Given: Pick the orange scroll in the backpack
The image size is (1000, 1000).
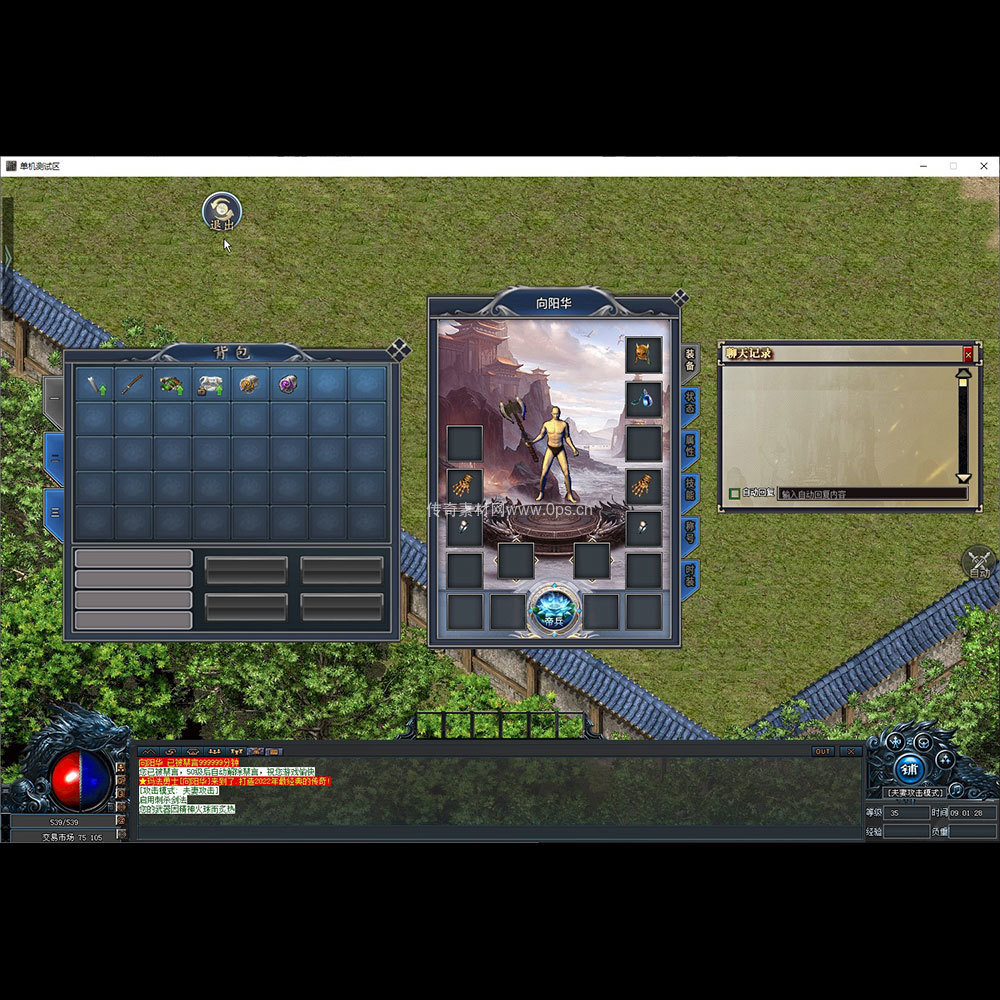Looking at the screenshot, I should click(x=249, y=384).
